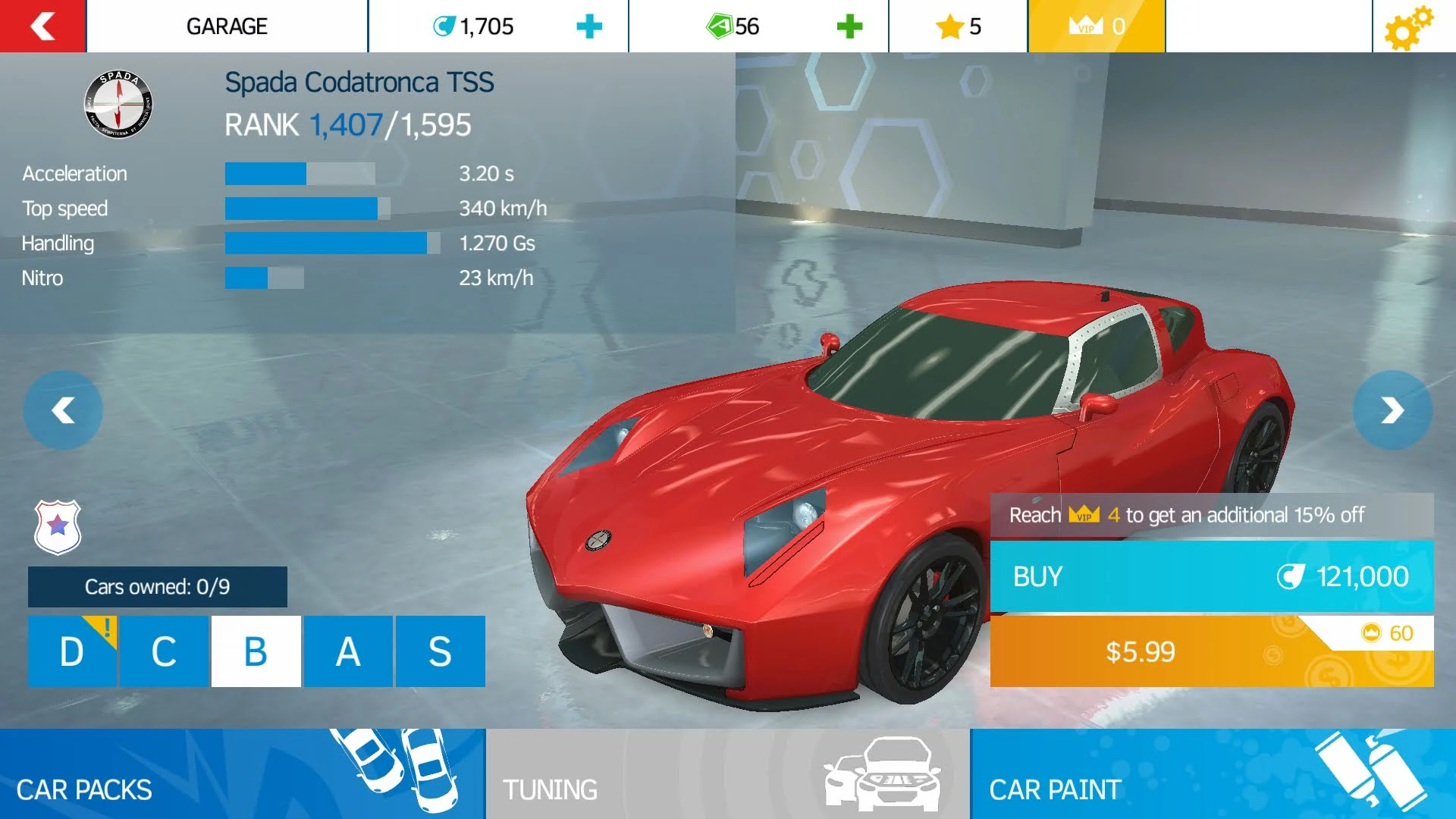Select the currently active class B
Screen dimensions: 1456x819
pos(256,651)
